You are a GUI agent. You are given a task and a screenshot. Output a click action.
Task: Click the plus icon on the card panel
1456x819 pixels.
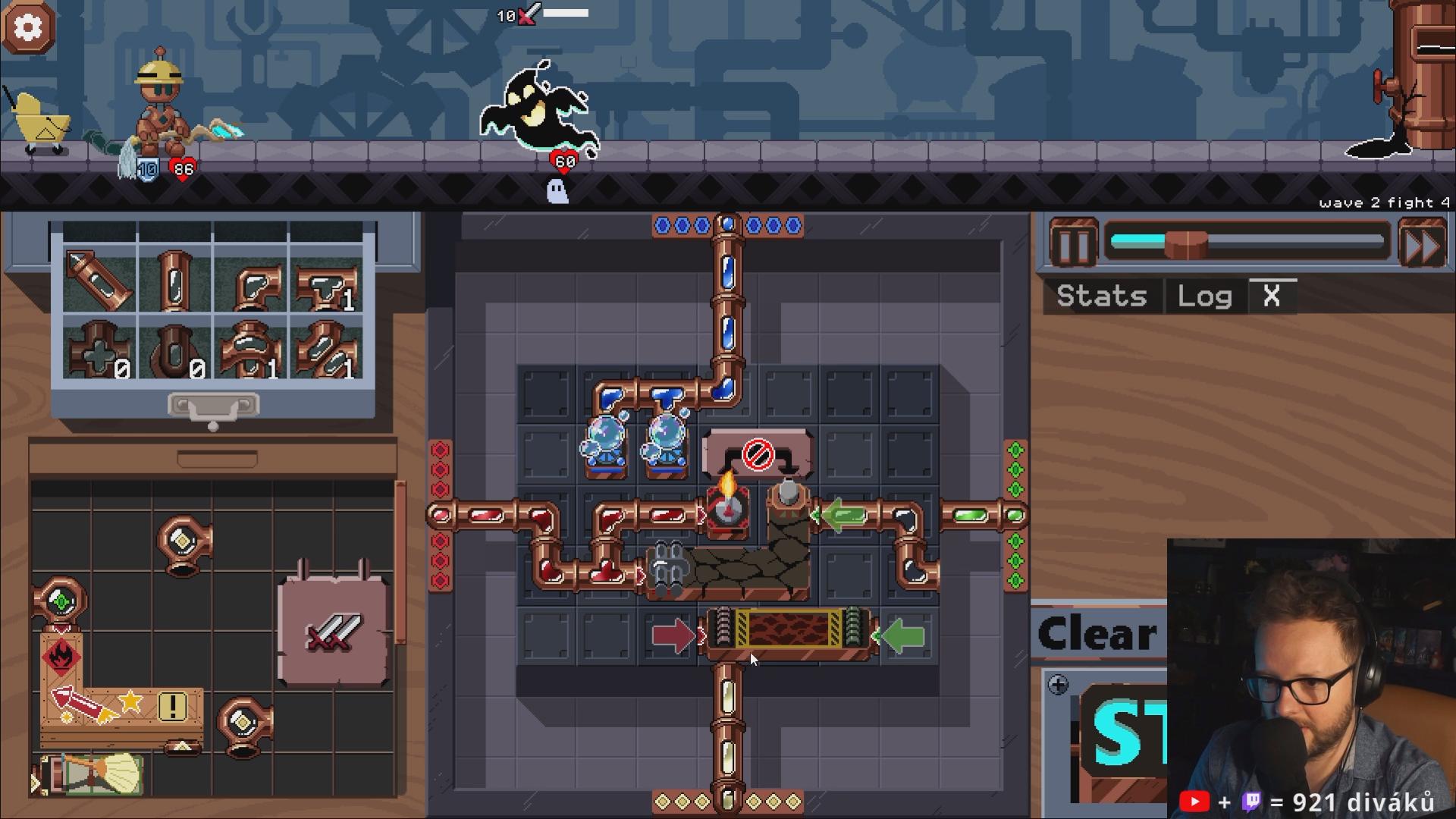click(x=1058, y=686)
